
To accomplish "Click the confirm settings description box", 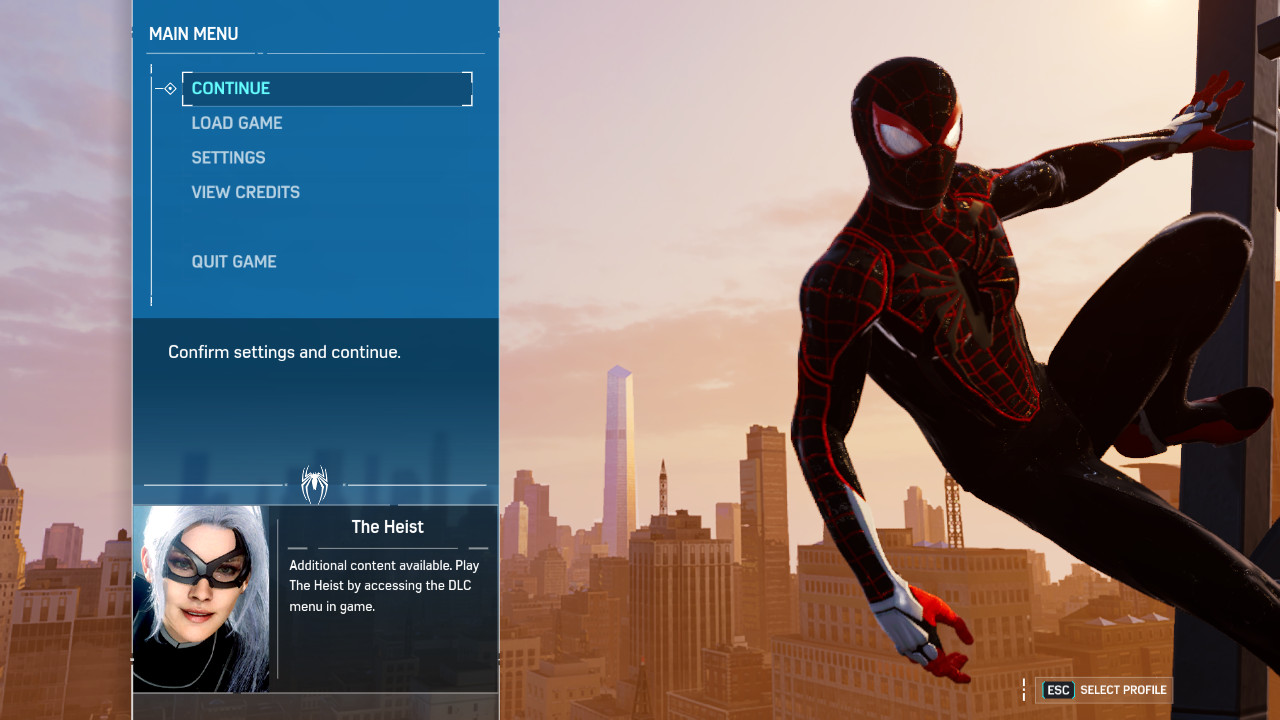I will click(284, 352).
